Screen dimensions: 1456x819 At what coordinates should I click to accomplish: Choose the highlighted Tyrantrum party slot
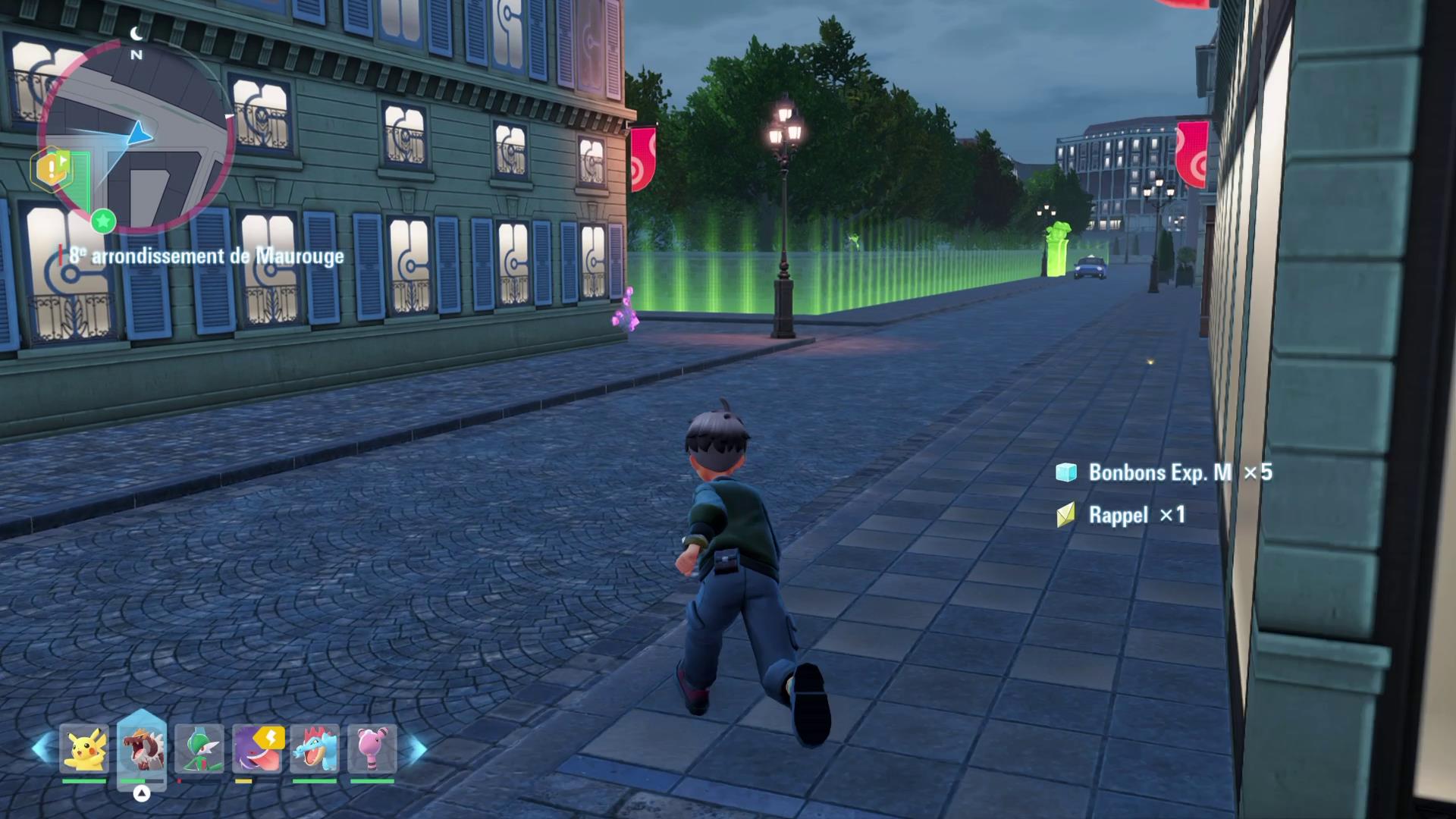tap(142, 749)
